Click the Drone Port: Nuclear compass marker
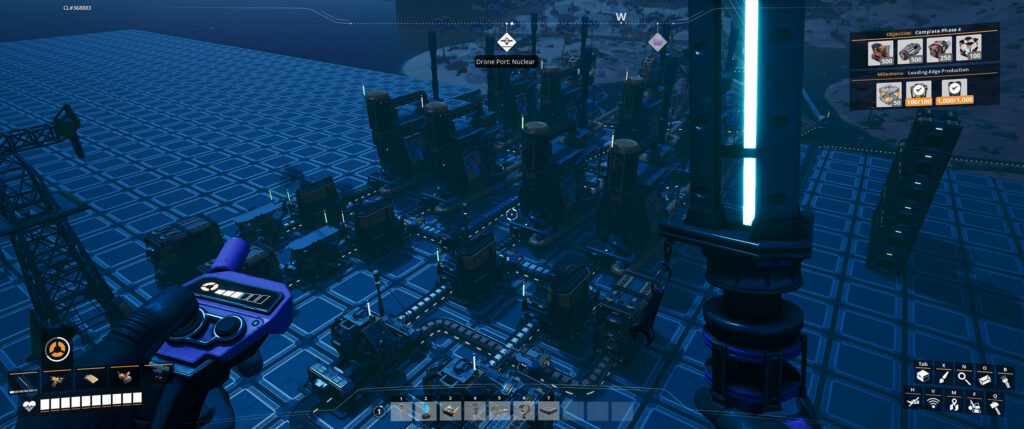 click(x=505, y=42)
